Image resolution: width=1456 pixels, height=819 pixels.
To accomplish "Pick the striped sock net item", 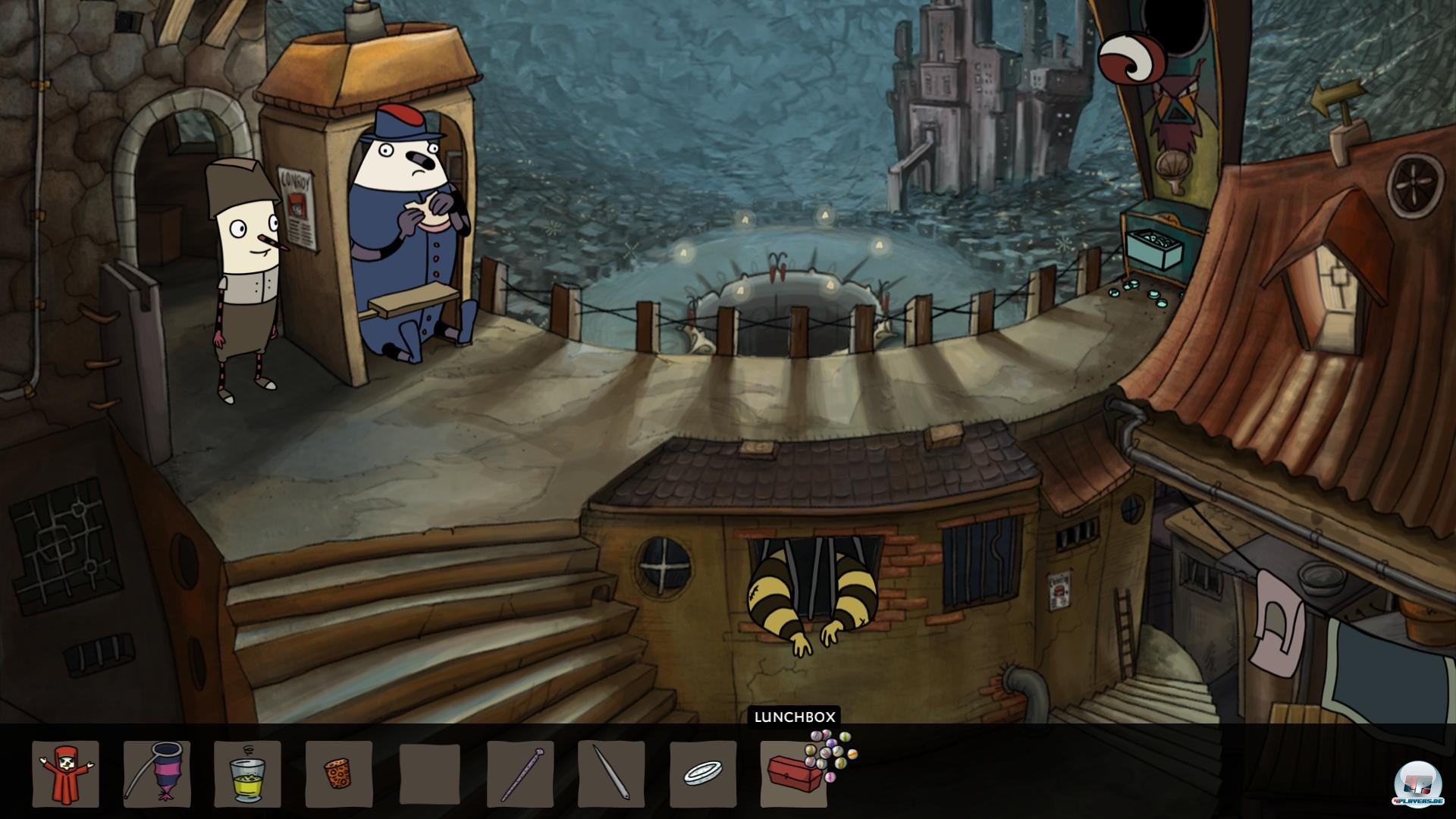I will 157,773.
